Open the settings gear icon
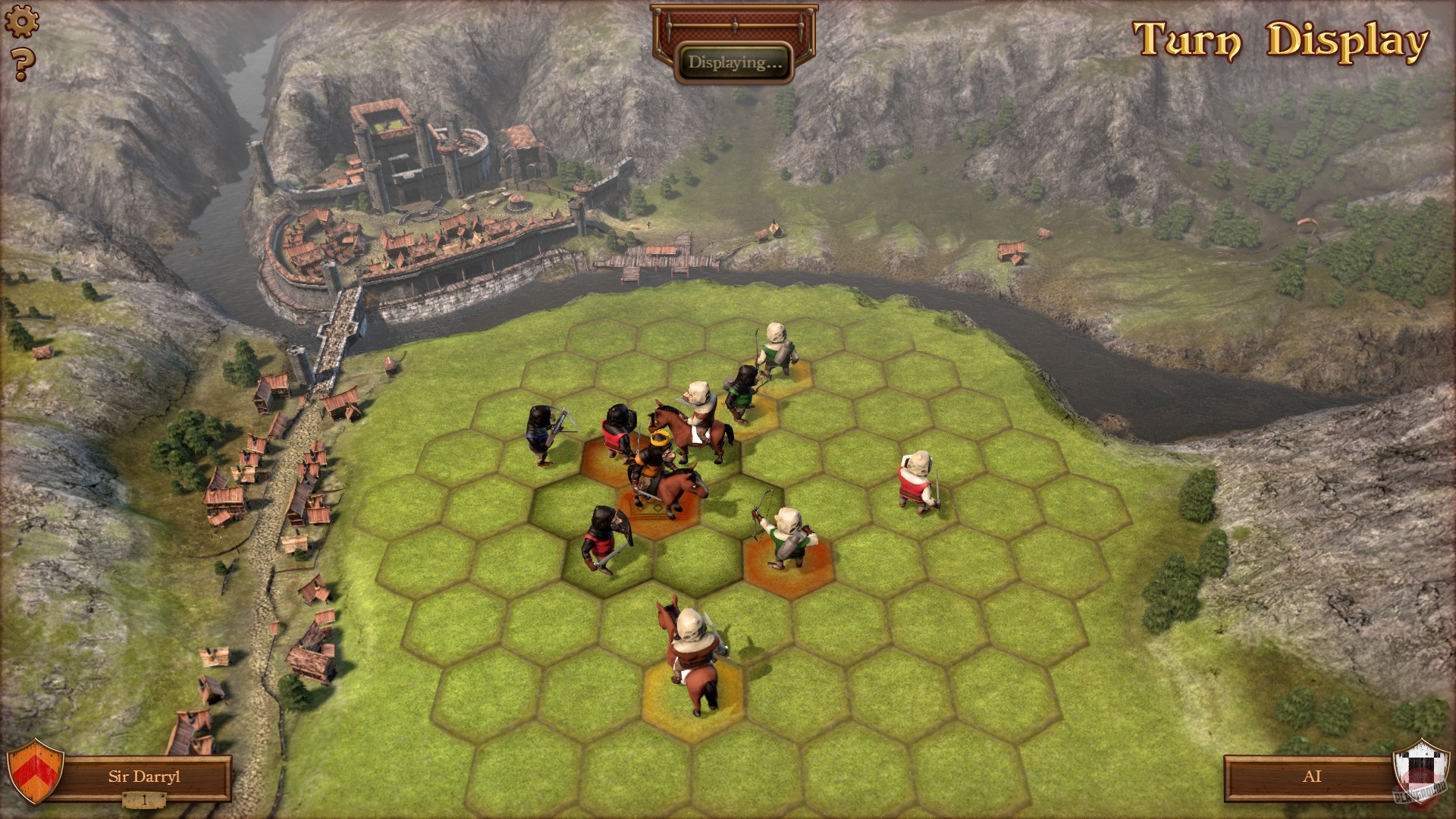The width and height of the screenshot is (1456, 819). pos(23,20)
